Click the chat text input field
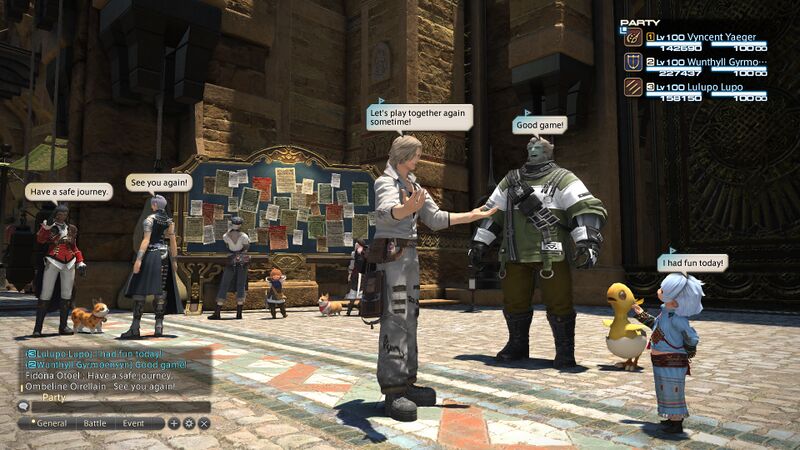Image resolution: width=800 pixels, height=450 pixels. [120, 407]
